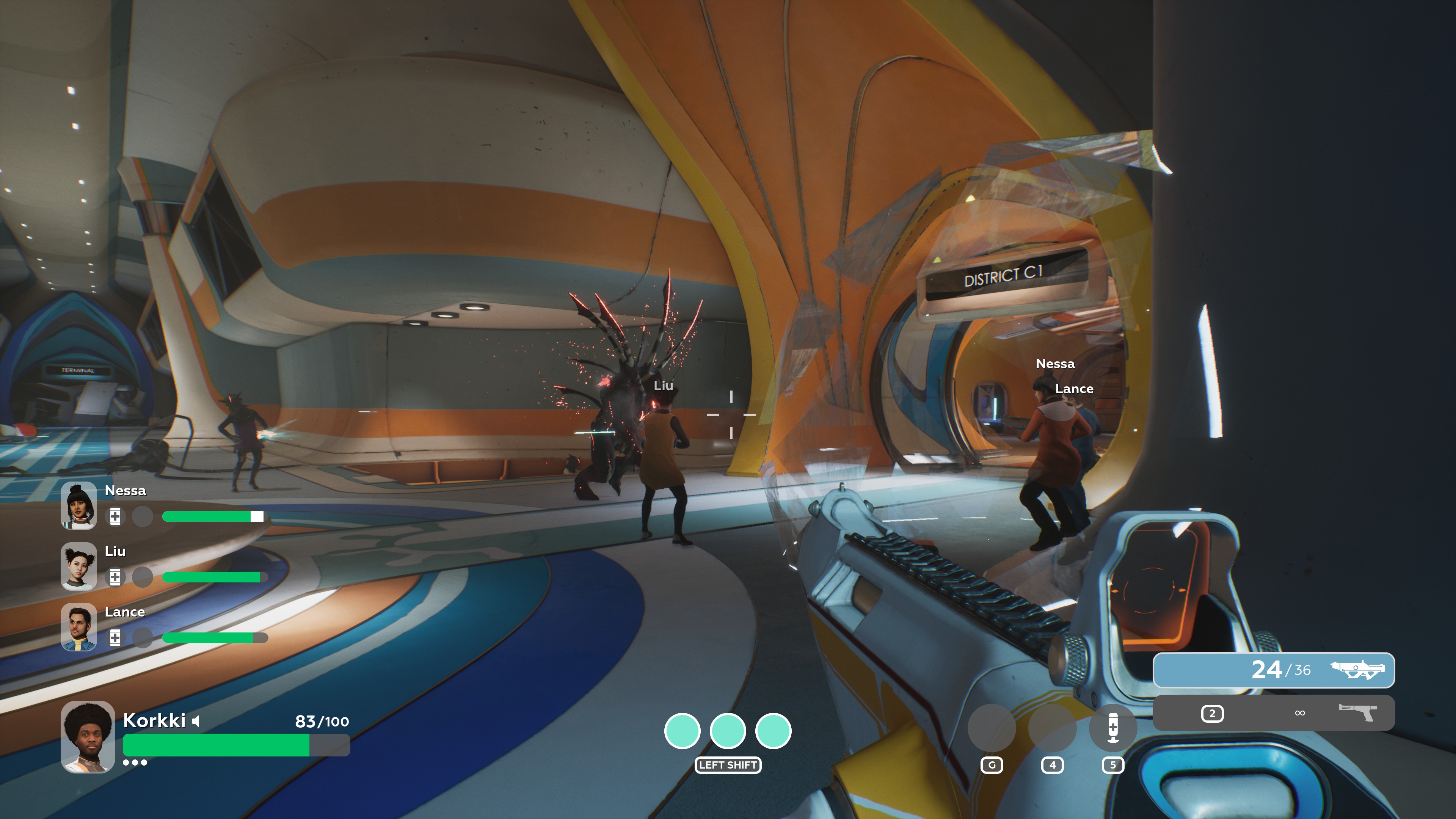Select the primary rifle weapon slot

(1274, 670)
